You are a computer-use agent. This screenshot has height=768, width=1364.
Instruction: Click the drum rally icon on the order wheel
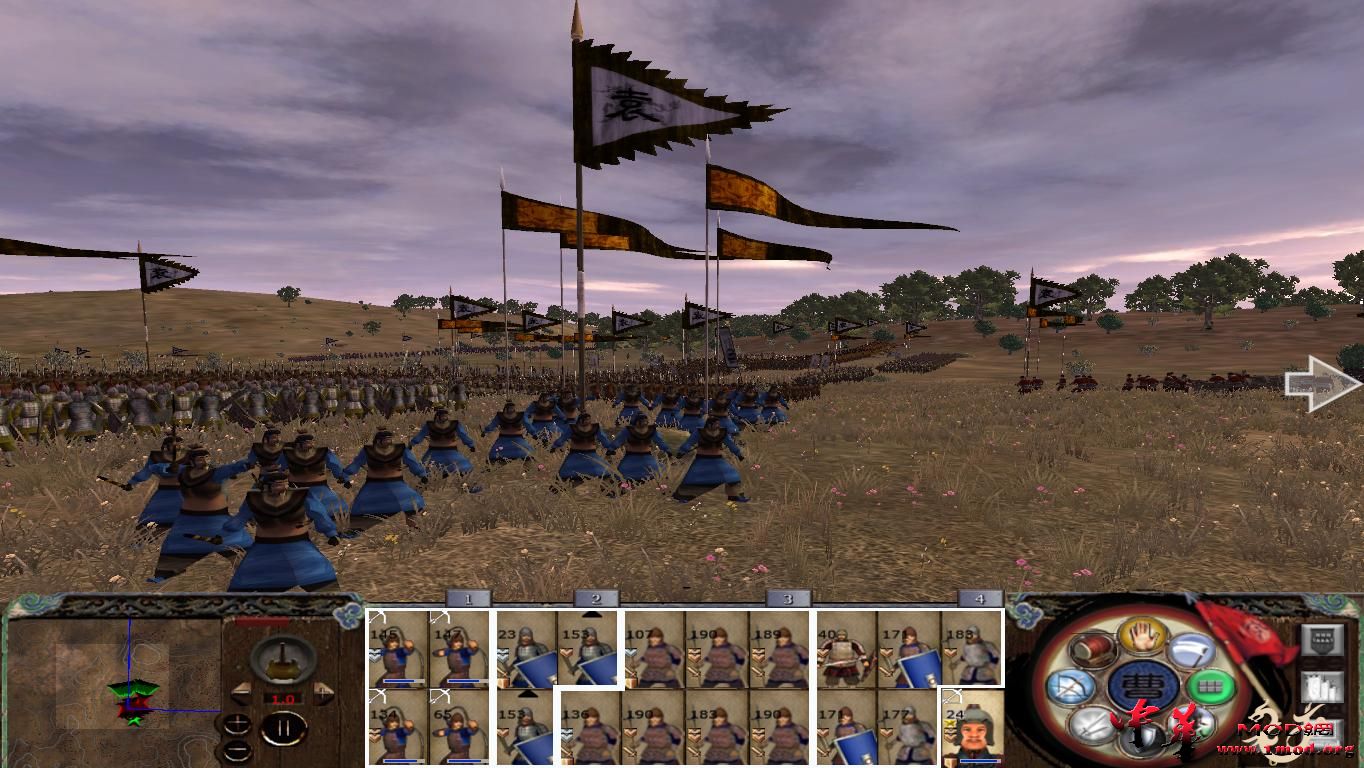click(x=1092, y=650)
